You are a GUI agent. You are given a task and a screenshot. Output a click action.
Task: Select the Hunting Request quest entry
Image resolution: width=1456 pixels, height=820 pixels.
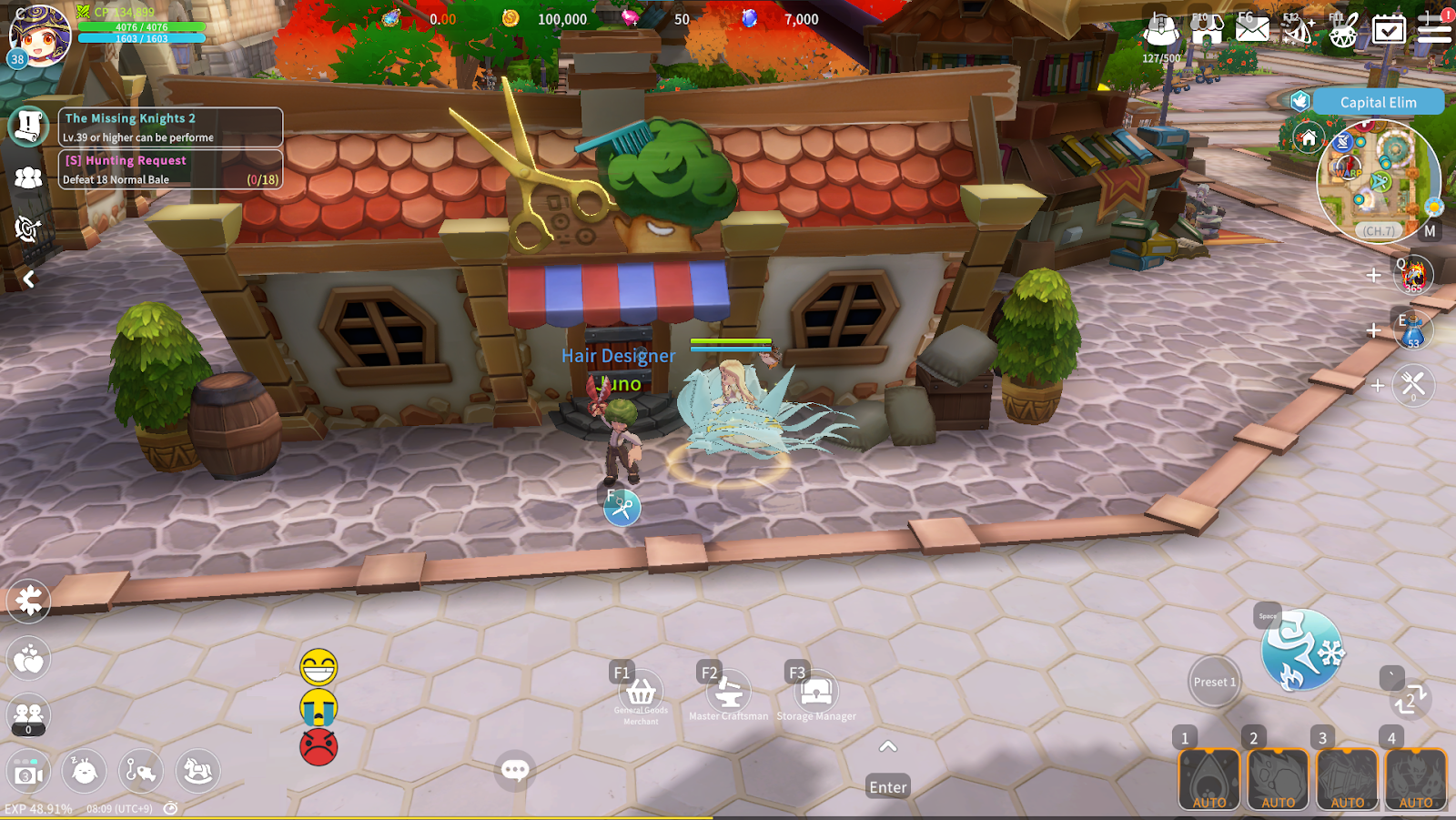tap(170, 169)
